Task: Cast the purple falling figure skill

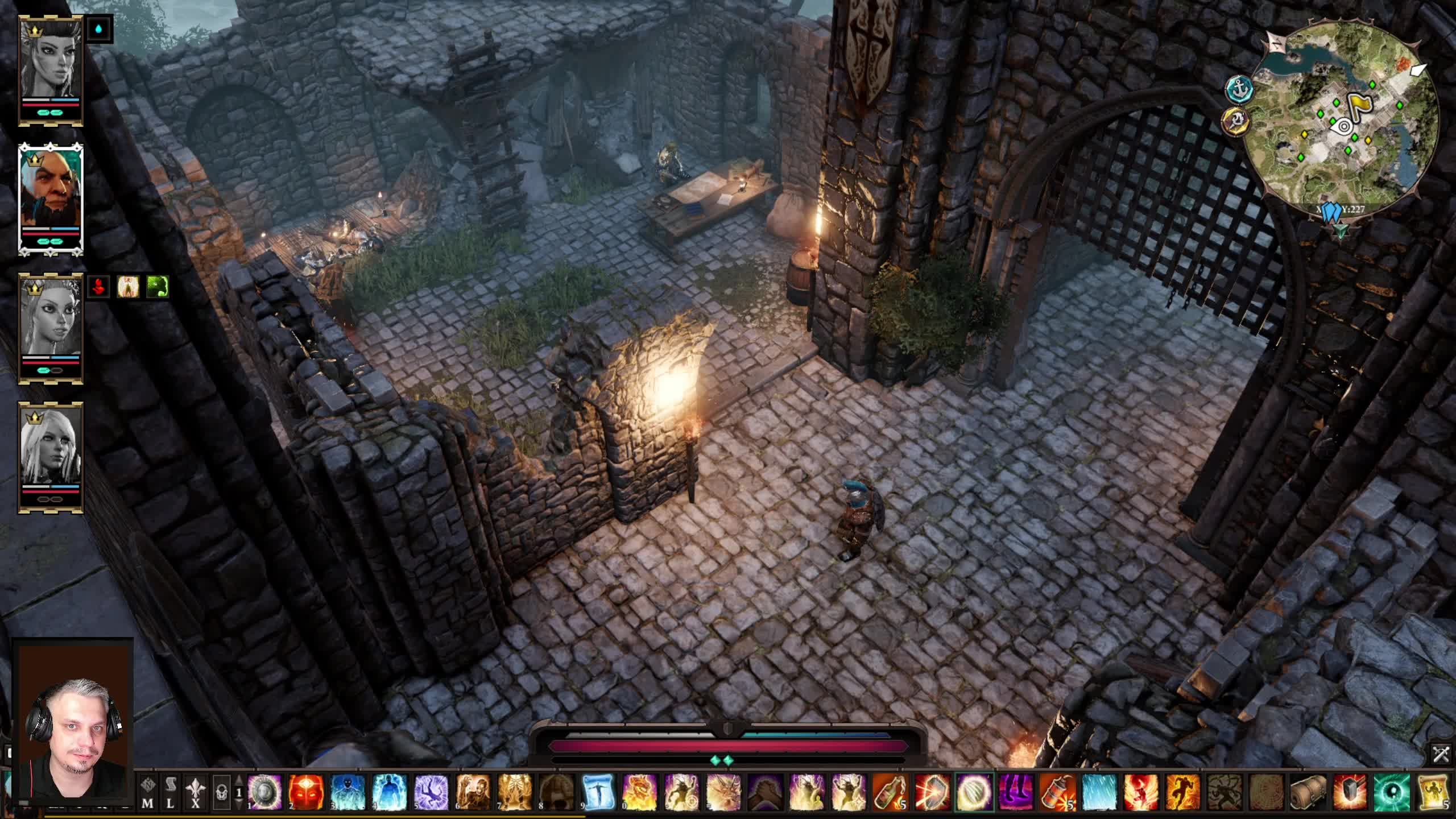Action: (x=431, y=793)
